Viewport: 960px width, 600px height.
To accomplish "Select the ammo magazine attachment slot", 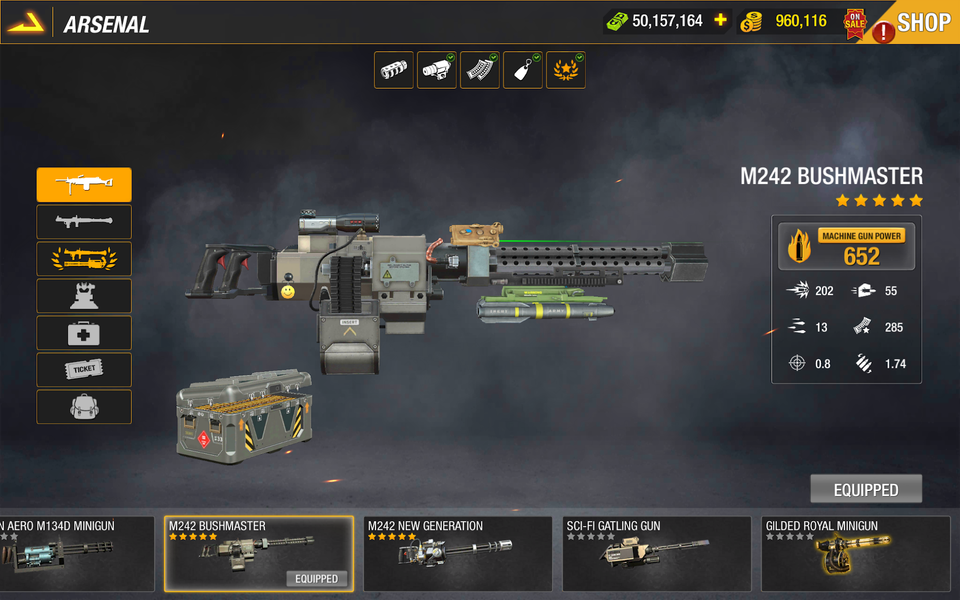I will (480, 70).
